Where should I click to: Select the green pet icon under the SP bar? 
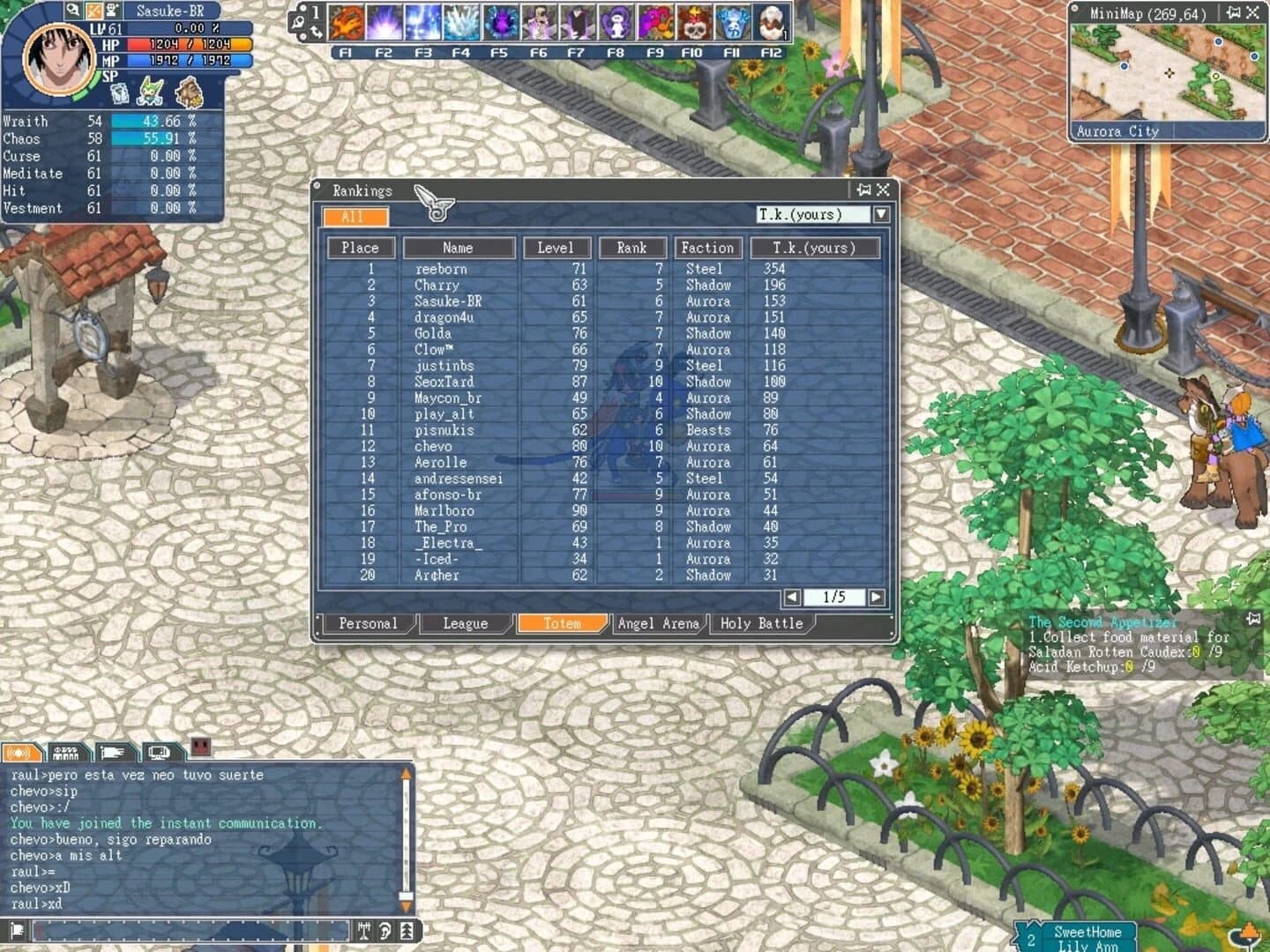point(147,90)
